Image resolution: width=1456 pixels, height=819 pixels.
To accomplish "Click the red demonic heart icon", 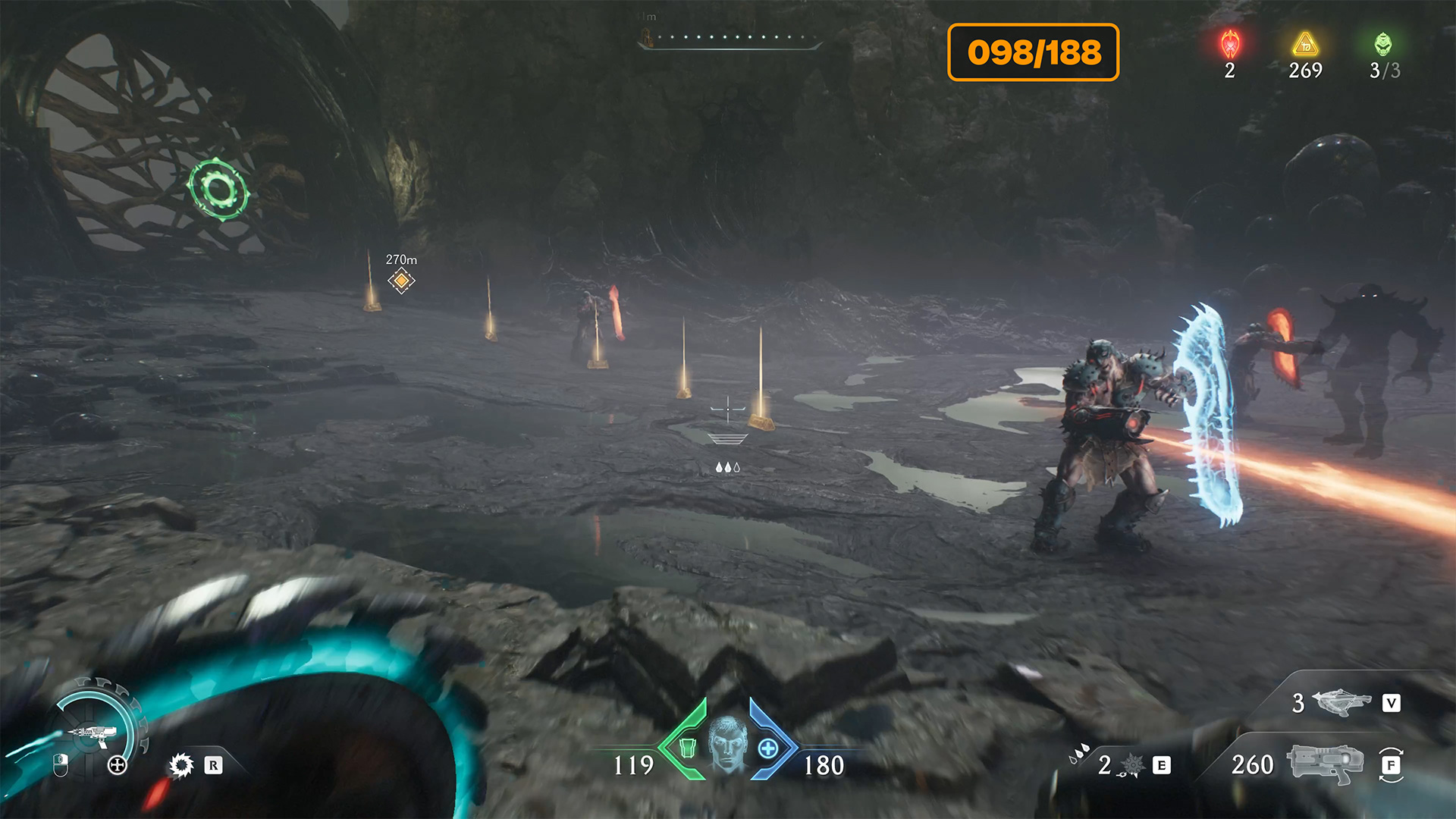I will 1230,45.
